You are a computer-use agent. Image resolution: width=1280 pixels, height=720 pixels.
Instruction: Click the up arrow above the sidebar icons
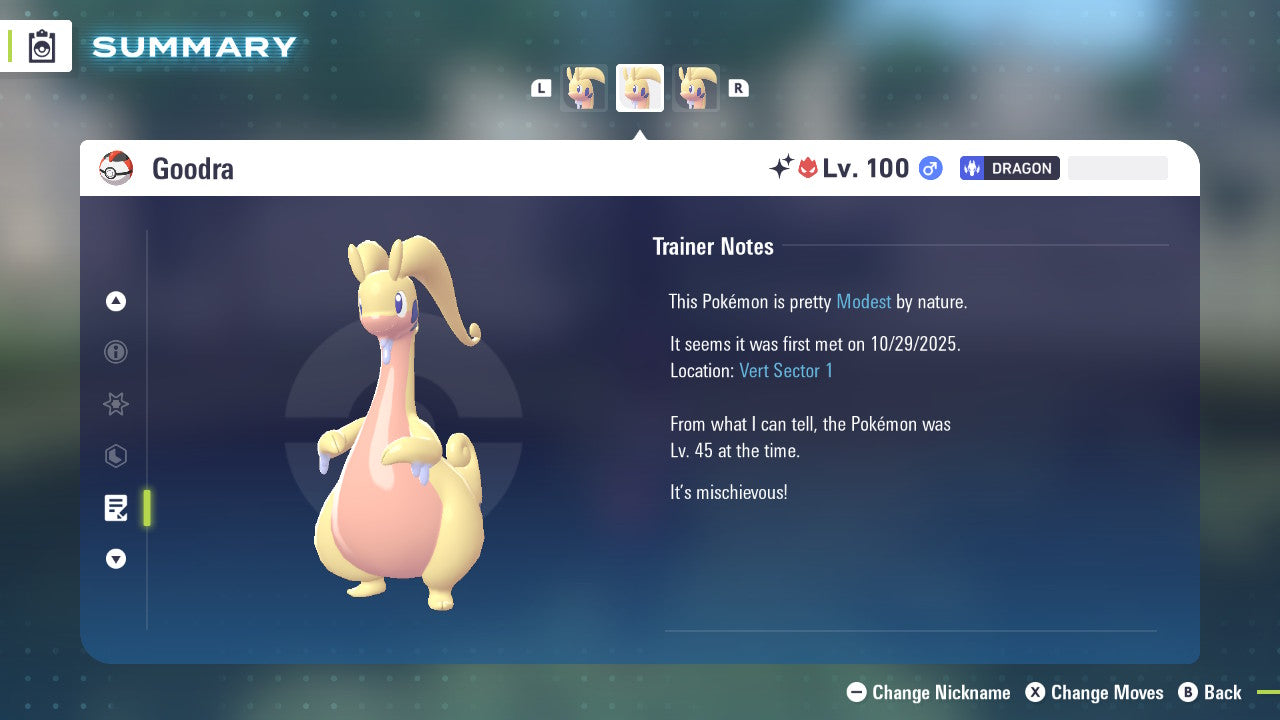click(116, 301)
